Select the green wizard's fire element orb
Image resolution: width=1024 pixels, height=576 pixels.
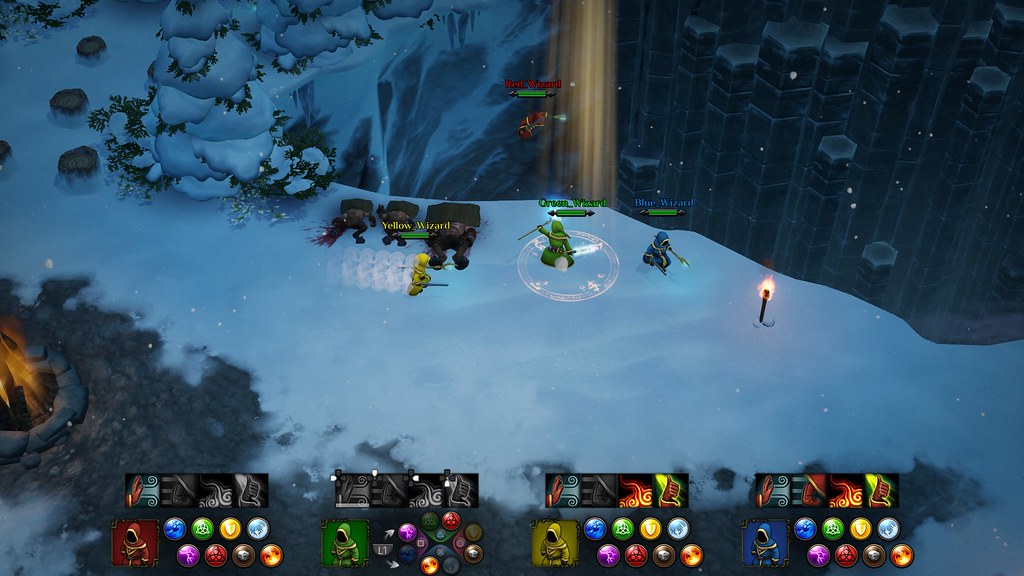pos(430,565)
